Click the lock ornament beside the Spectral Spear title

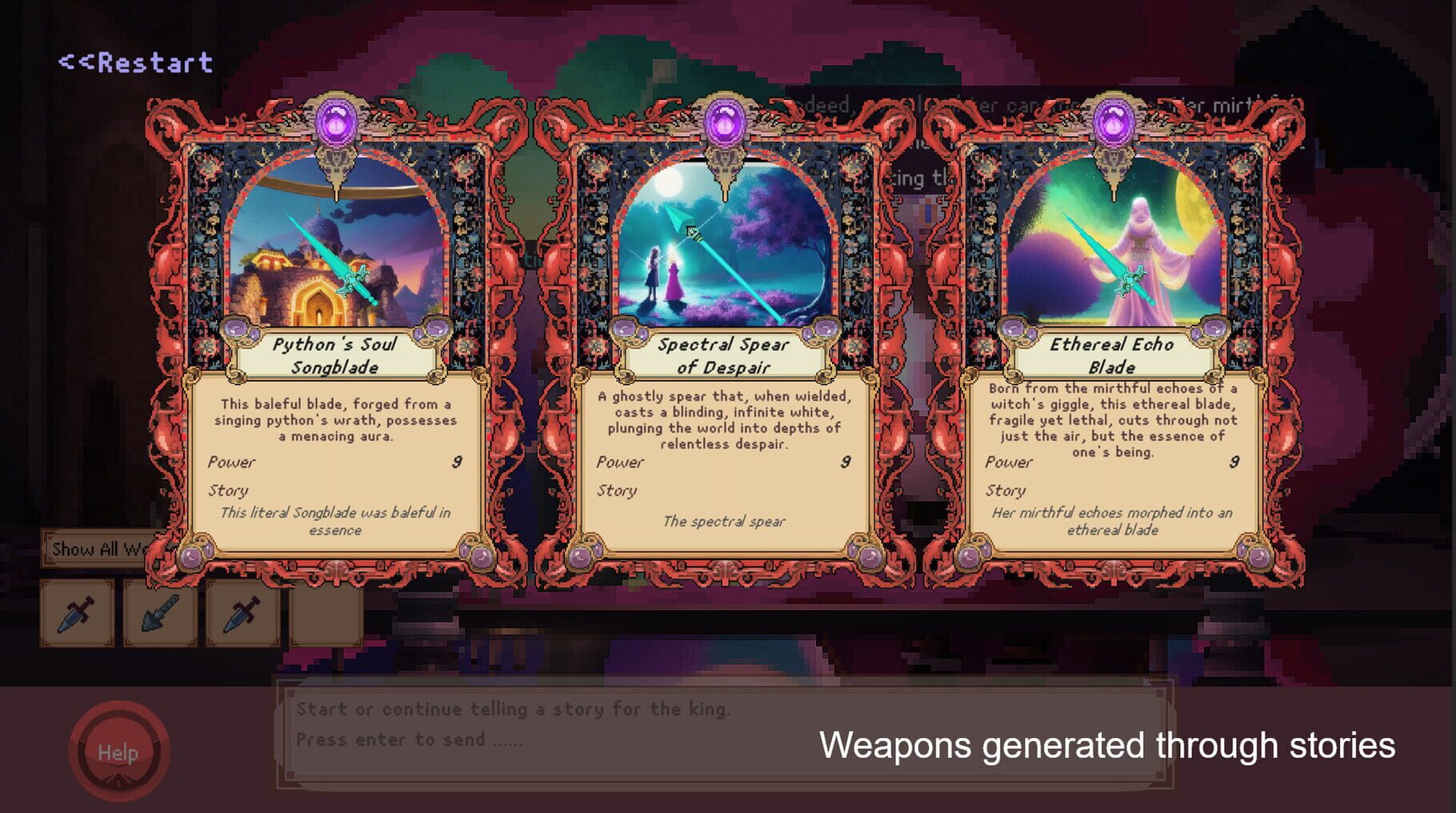click(625, 330)
